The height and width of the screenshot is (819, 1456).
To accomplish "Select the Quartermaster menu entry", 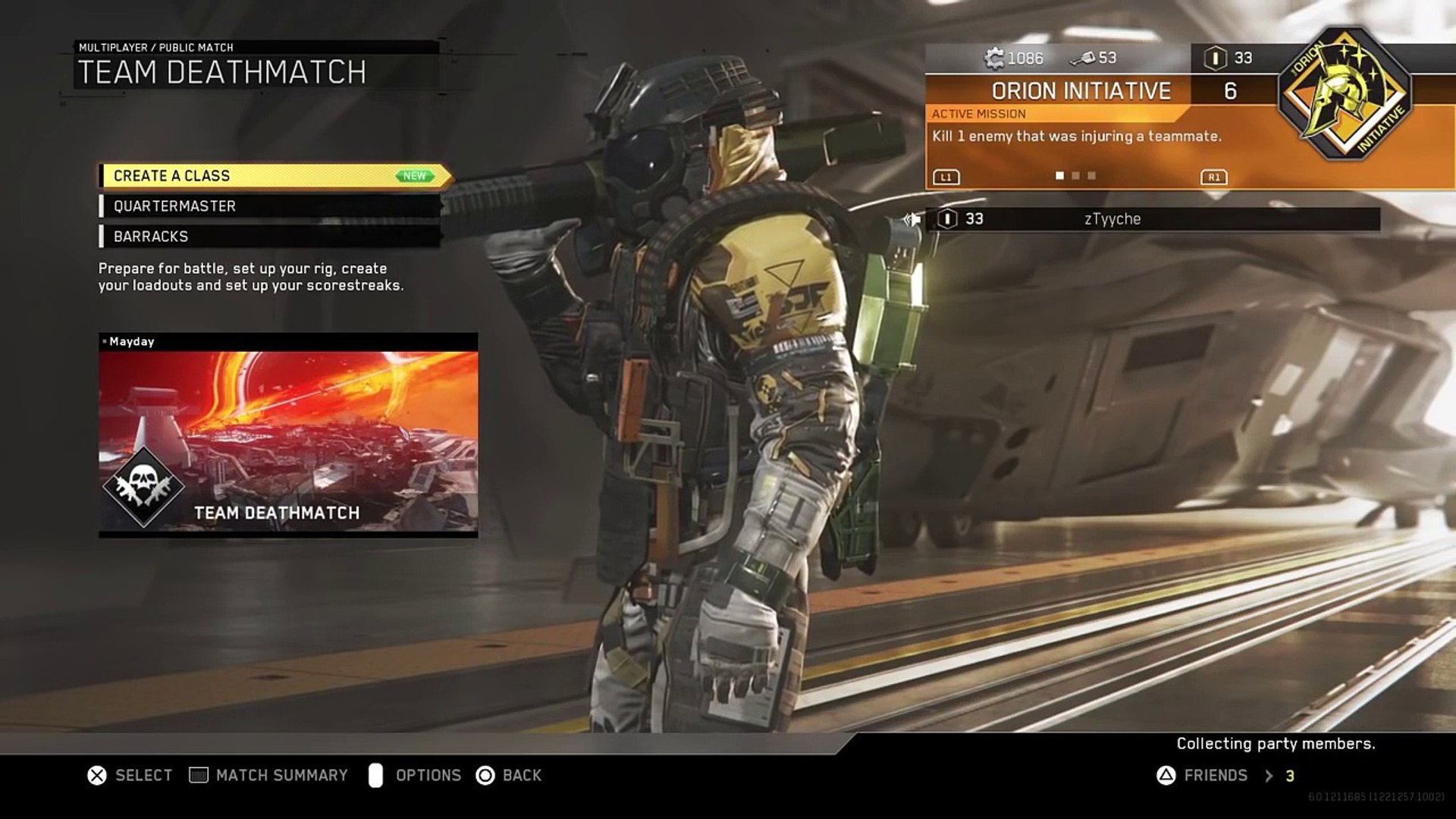I will click(270, 206).
